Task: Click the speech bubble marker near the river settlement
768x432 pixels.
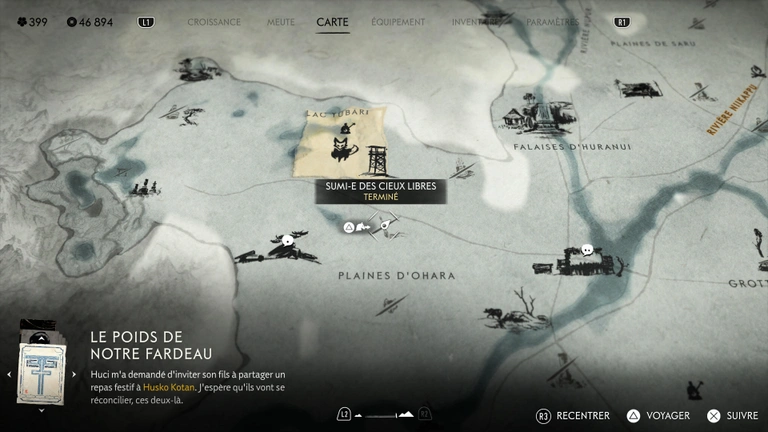Action: [587, 249]
